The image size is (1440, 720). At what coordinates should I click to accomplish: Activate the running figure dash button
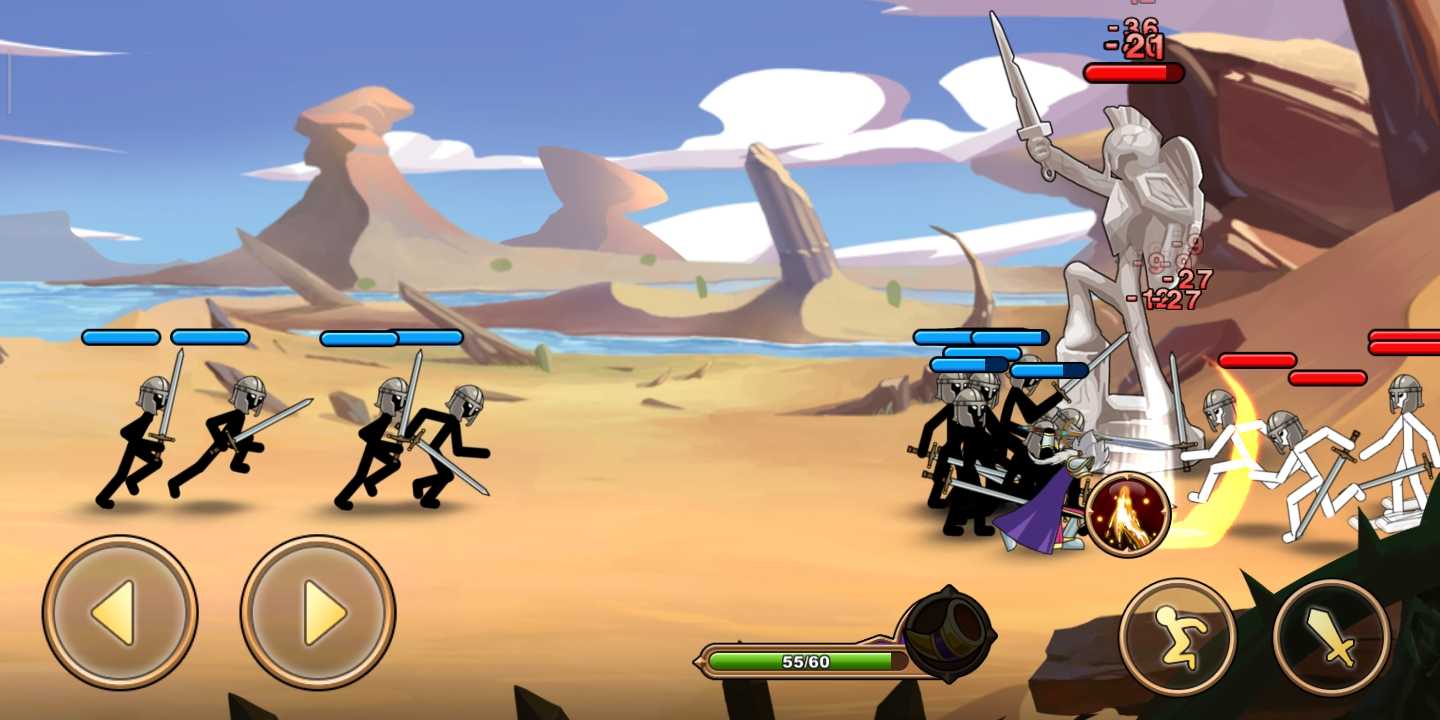tap(1178, 637)
